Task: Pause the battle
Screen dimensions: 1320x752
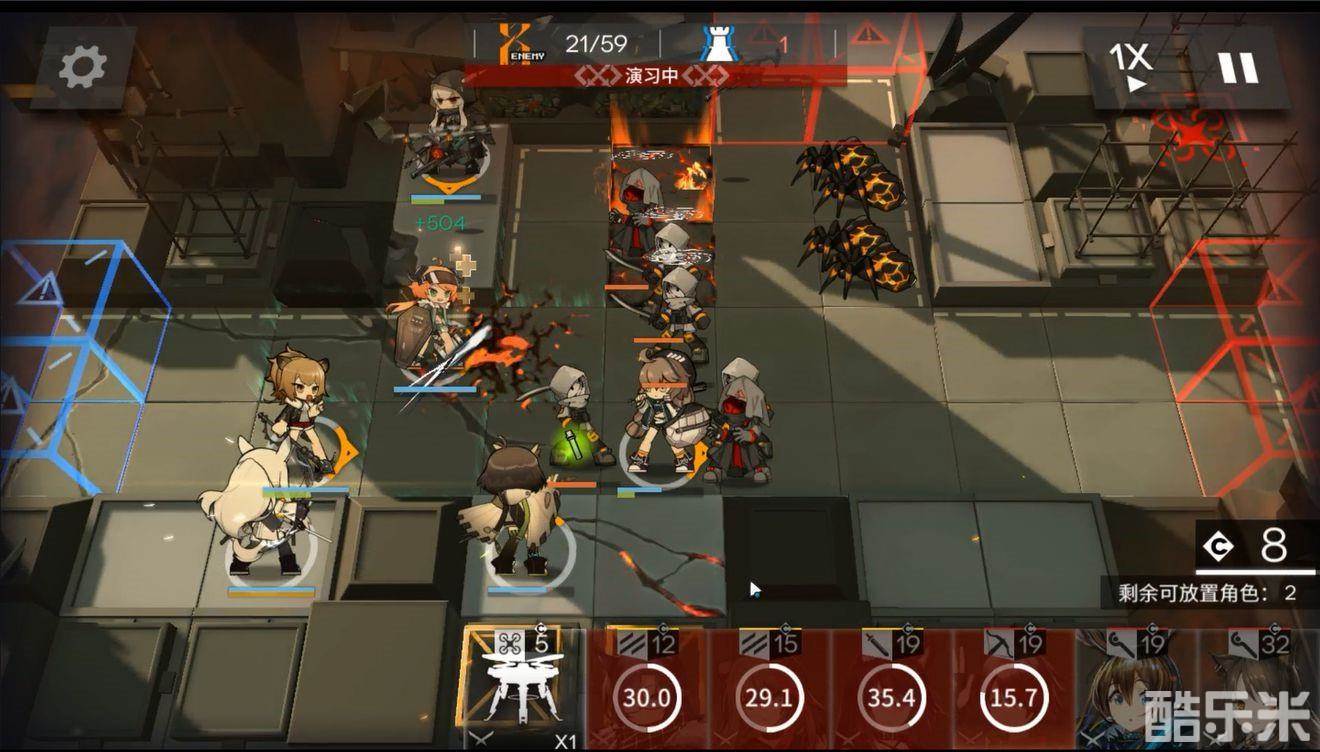Action: coord(1237,68)
